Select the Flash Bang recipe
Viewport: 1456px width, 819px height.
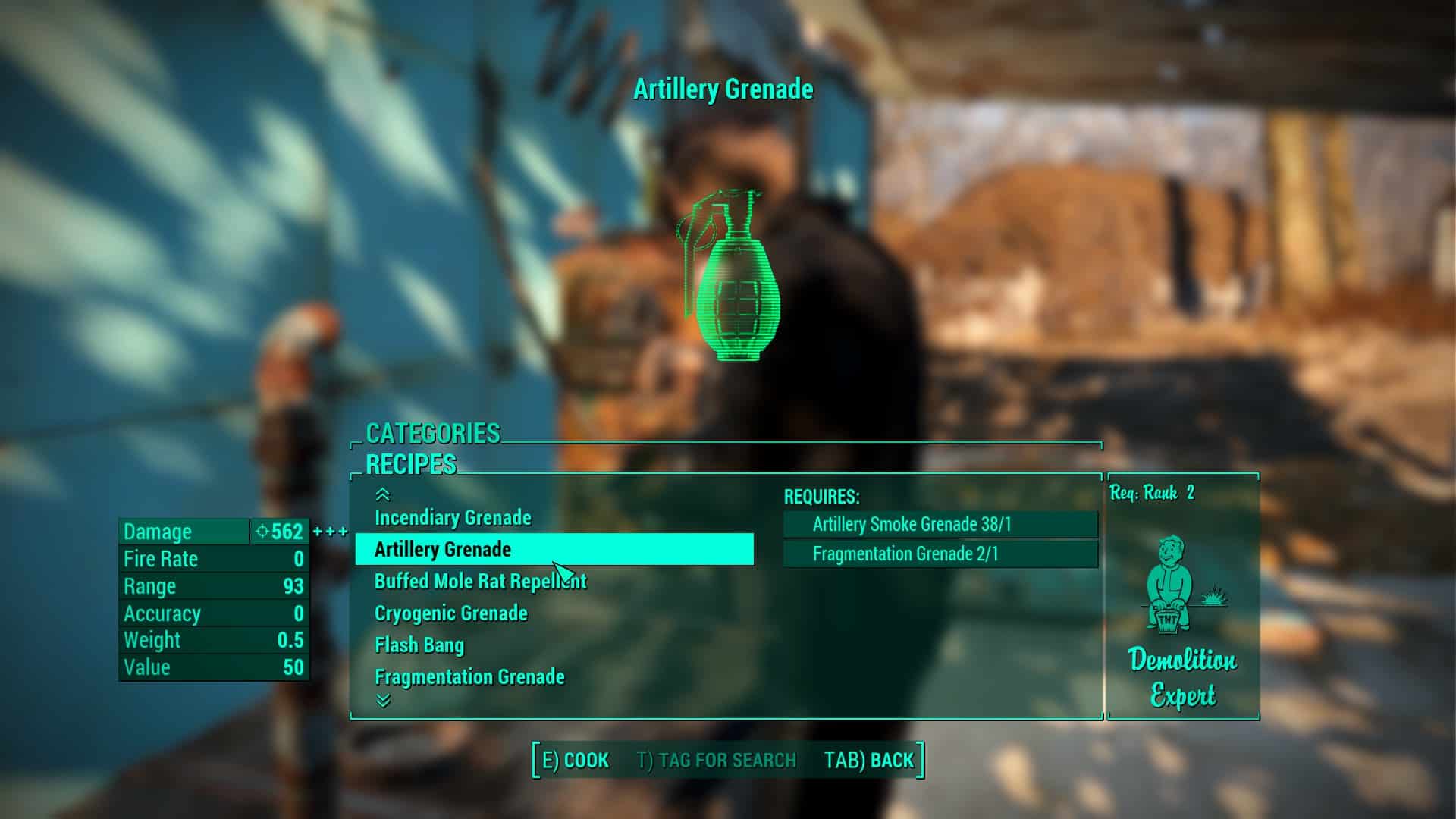[419, 645]
